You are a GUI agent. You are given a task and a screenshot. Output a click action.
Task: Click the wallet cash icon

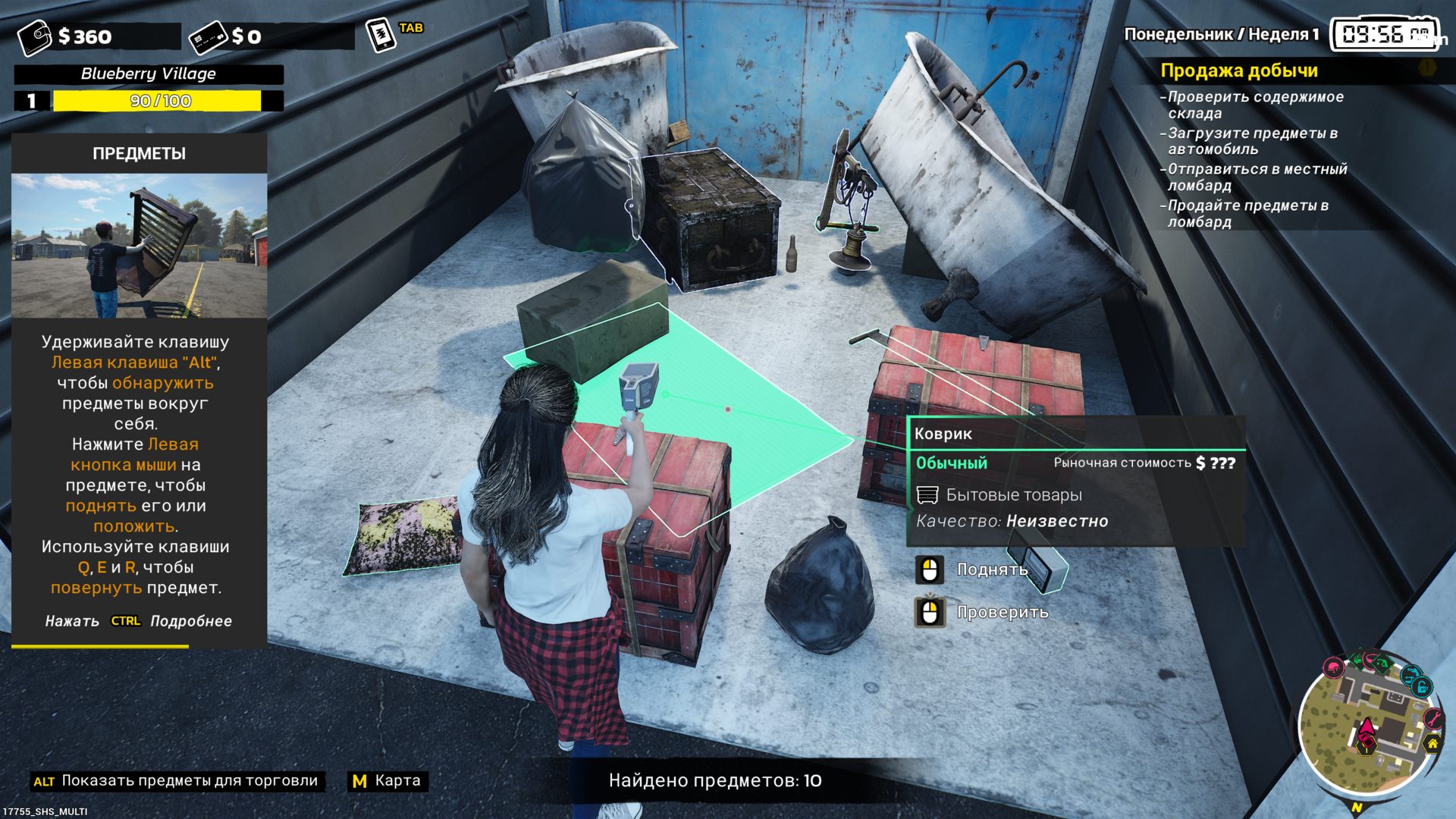pos(34,37)
